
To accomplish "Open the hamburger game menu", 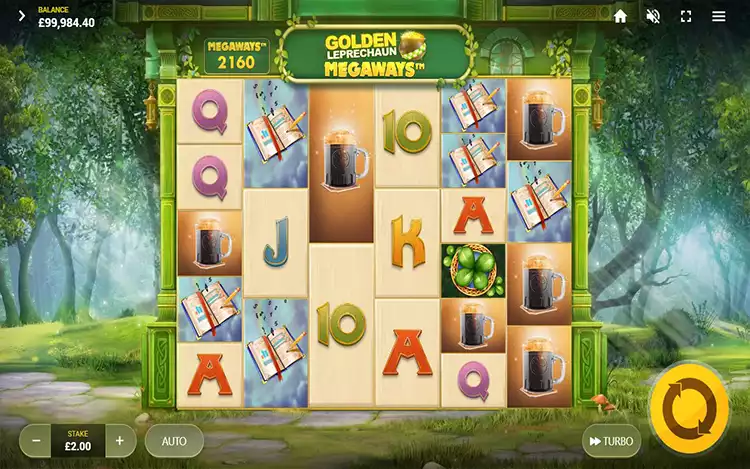I will [719, 16].
